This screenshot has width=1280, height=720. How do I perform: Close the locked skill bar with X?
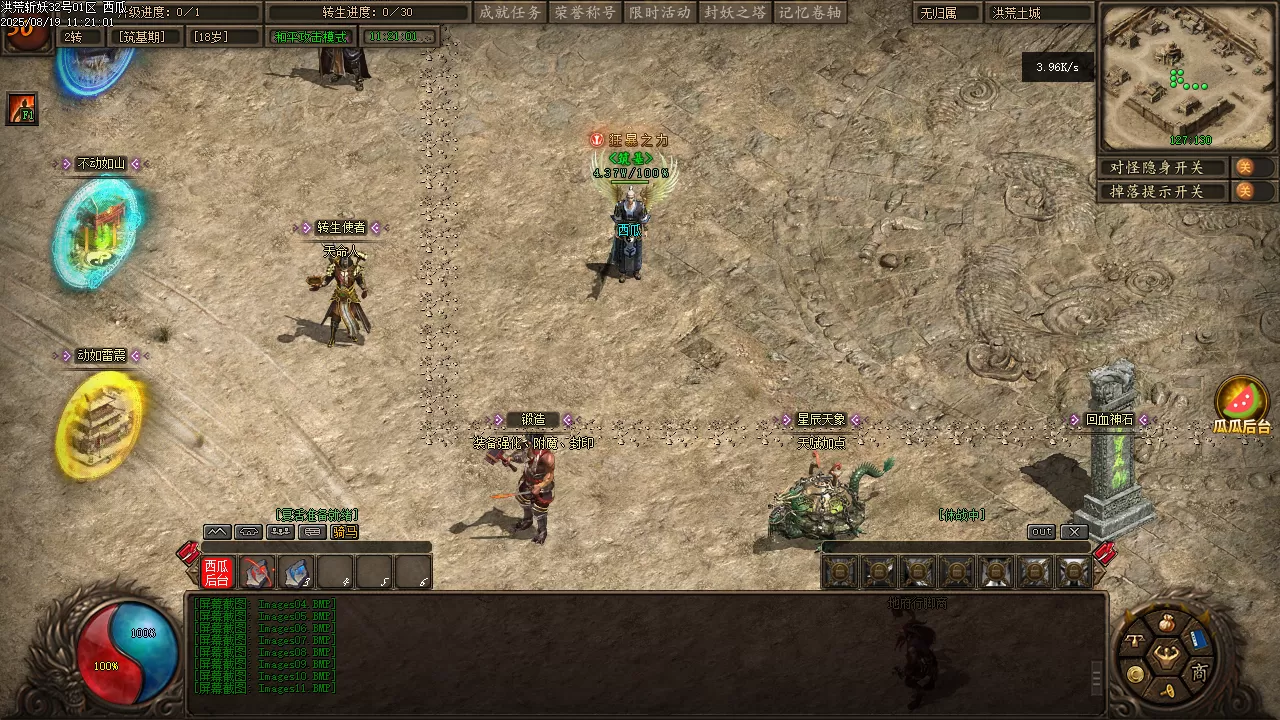click(x=1073, y=532)
